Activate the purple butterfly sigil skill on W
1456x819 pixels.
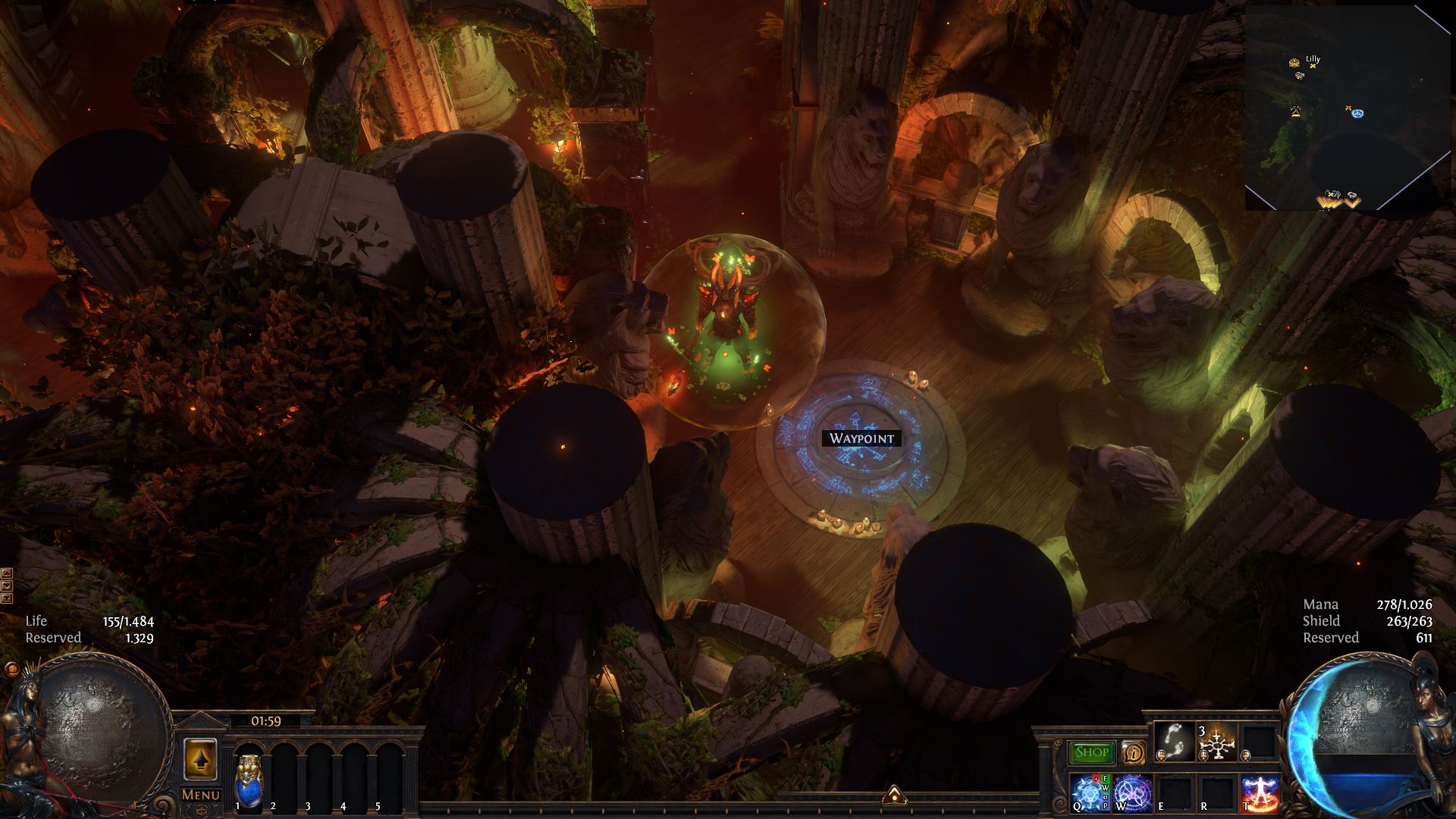pos(1133,793)
